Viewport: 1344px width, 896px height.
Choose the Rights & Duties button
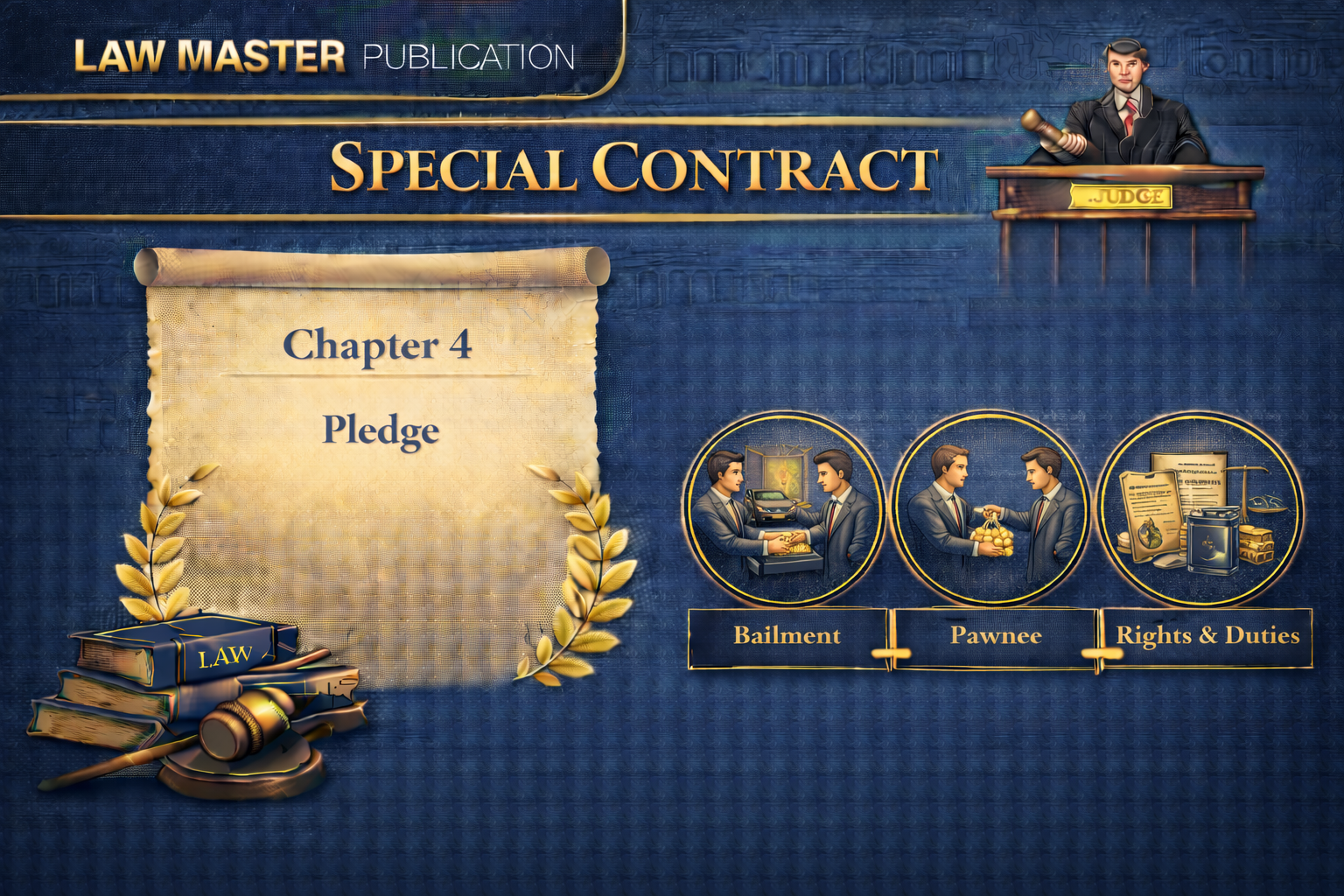coord(1207,636)
